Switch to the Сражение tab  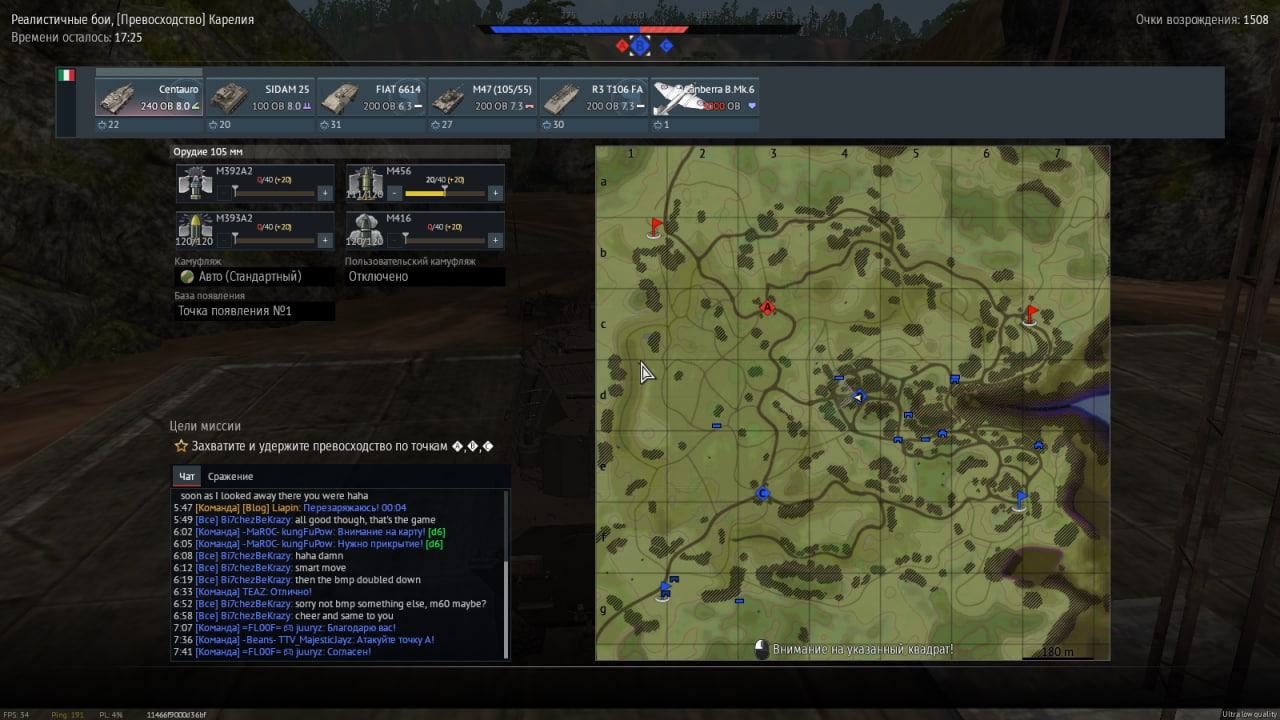[230, 477]
